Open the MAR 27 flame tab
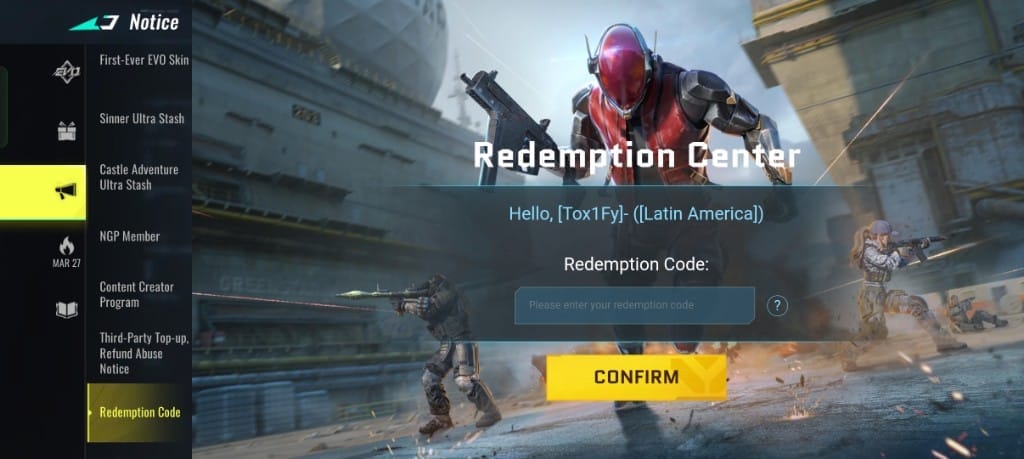1024x459 pixels. tap(66, 251)
